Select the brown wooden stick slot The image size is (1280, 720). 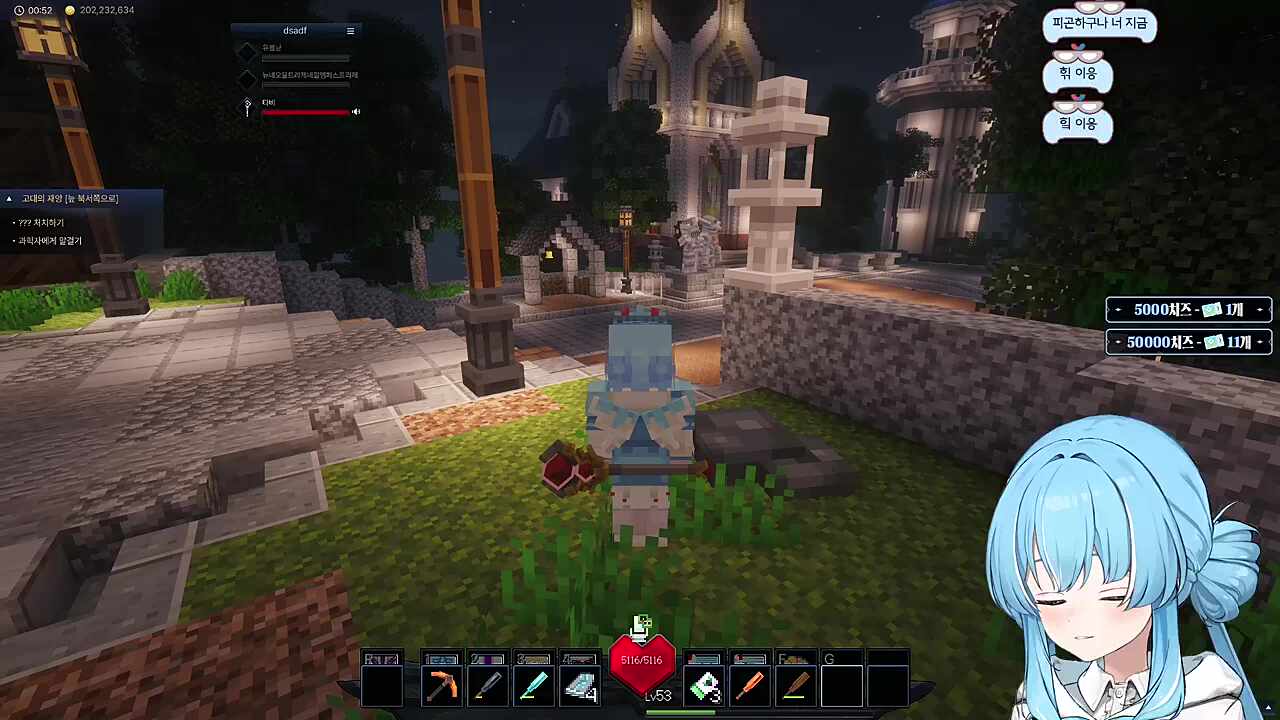click(796, 687)
